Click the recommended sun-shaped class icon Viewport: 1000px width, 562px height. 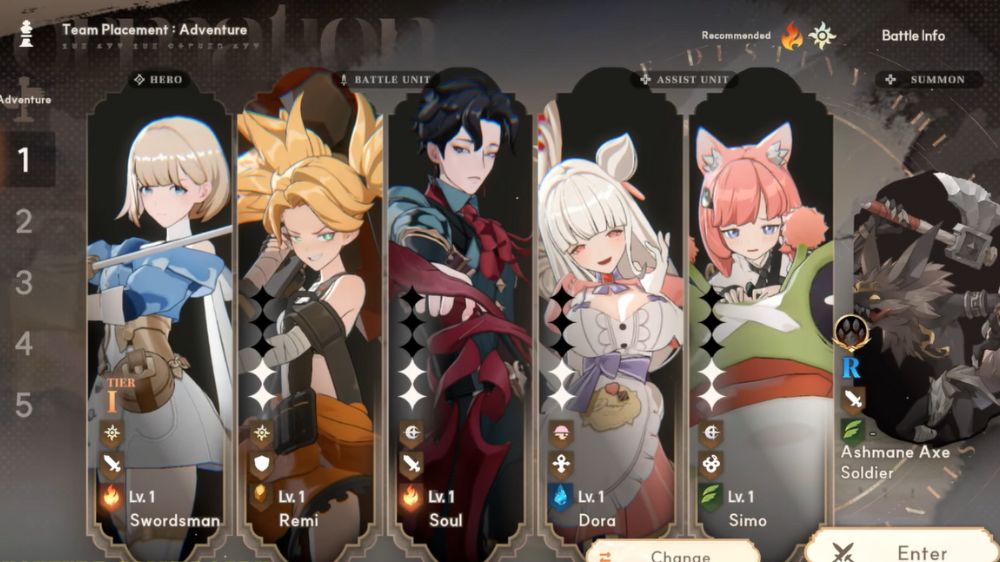(822, 36)
